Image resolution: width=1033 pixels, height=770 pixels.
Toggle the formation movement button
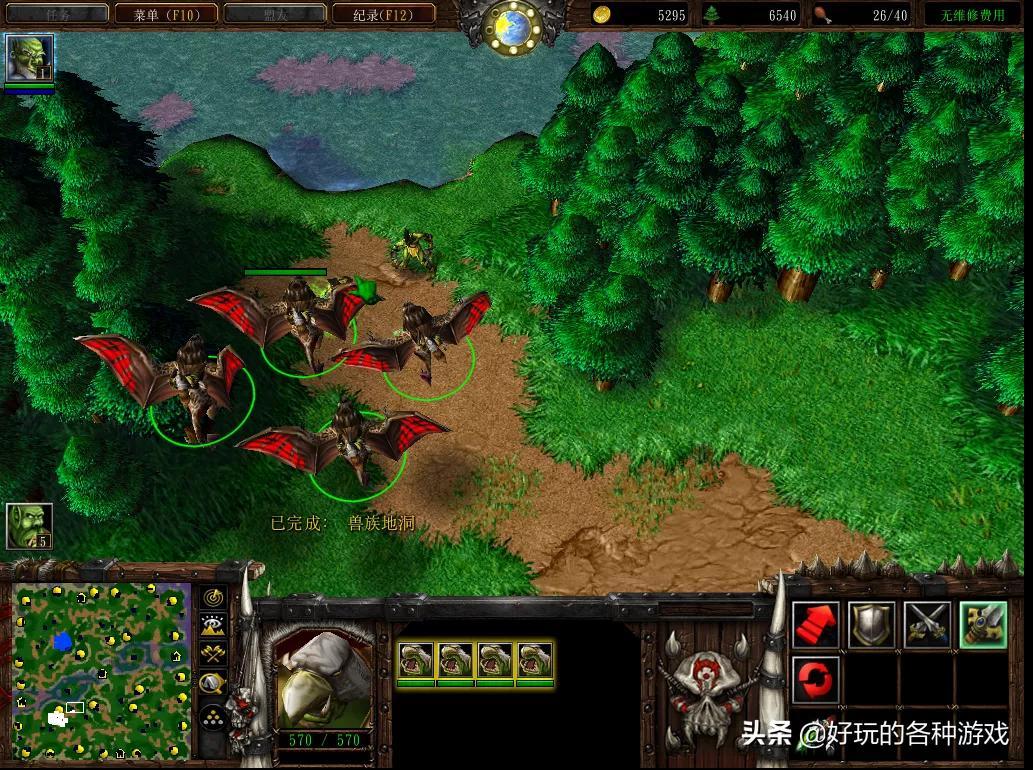(213, 717)
